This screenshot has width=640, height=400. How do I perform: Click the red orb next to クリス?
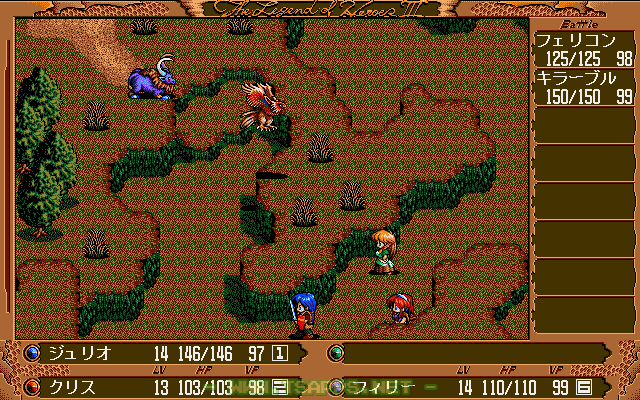[x=31, y=386]
